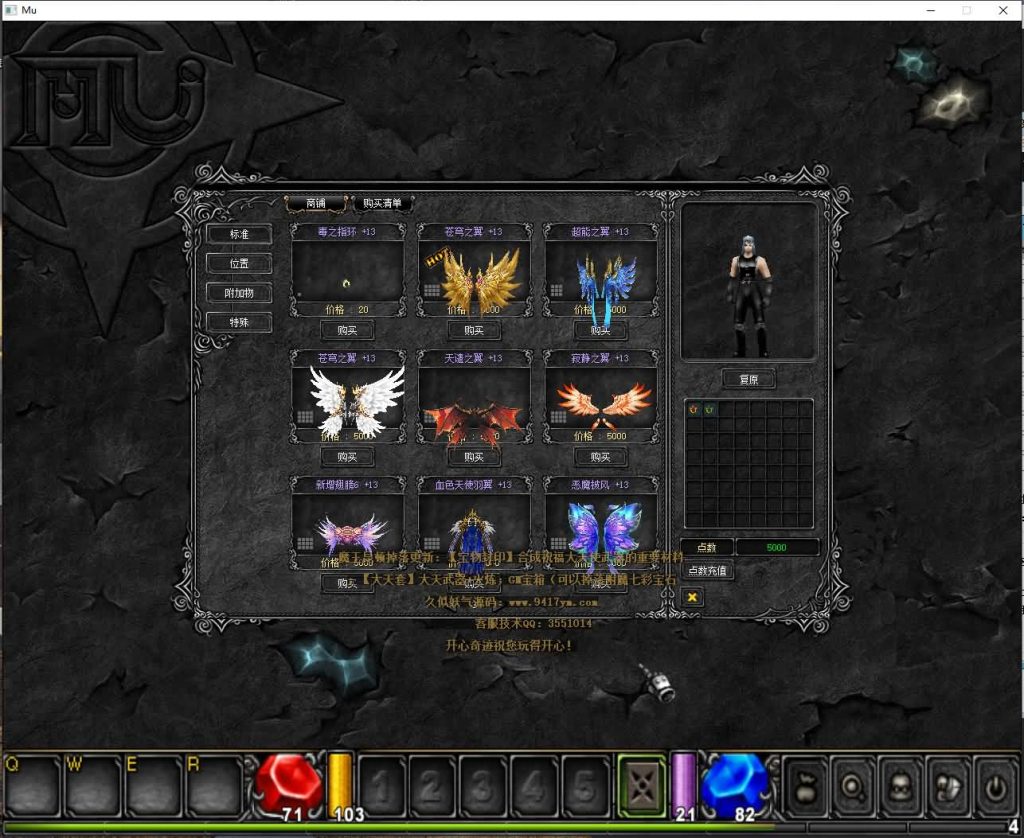Click 购买 under the white 苍穹之翼 wings
The height and width of the screenshot is (838, 1024).
coord(347,457)
